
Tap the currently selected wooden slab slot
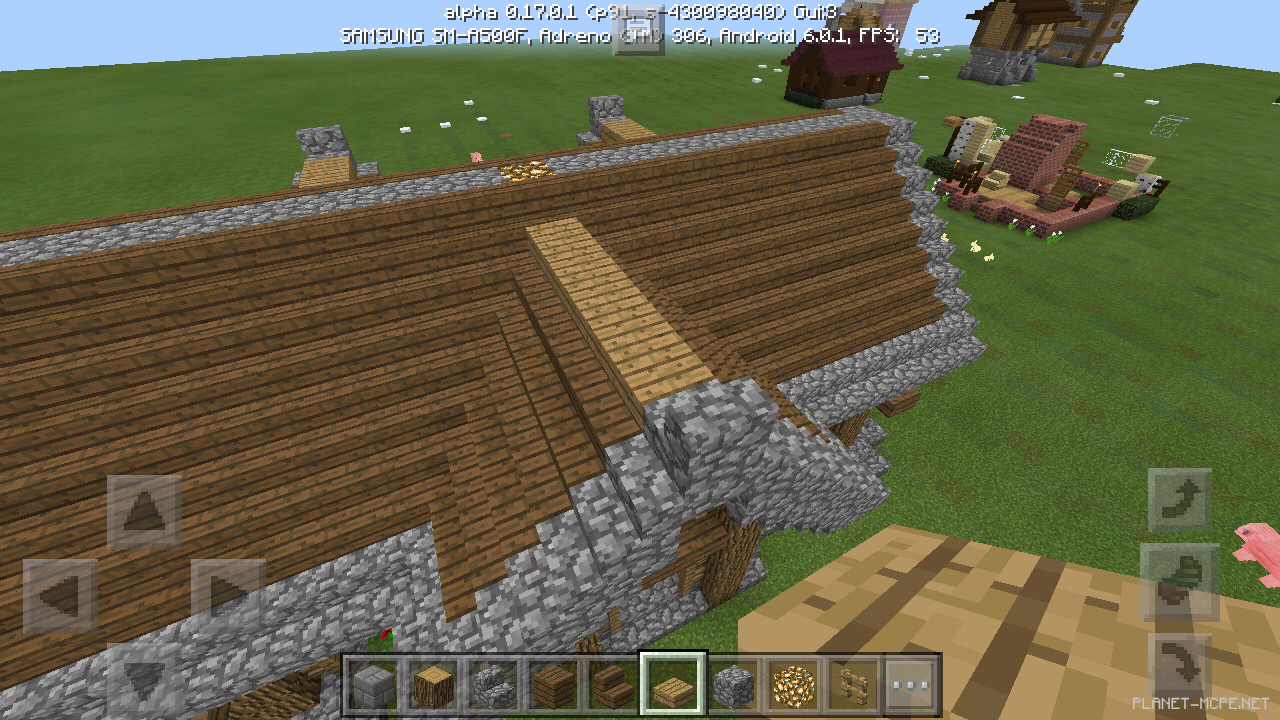[671, 684]
